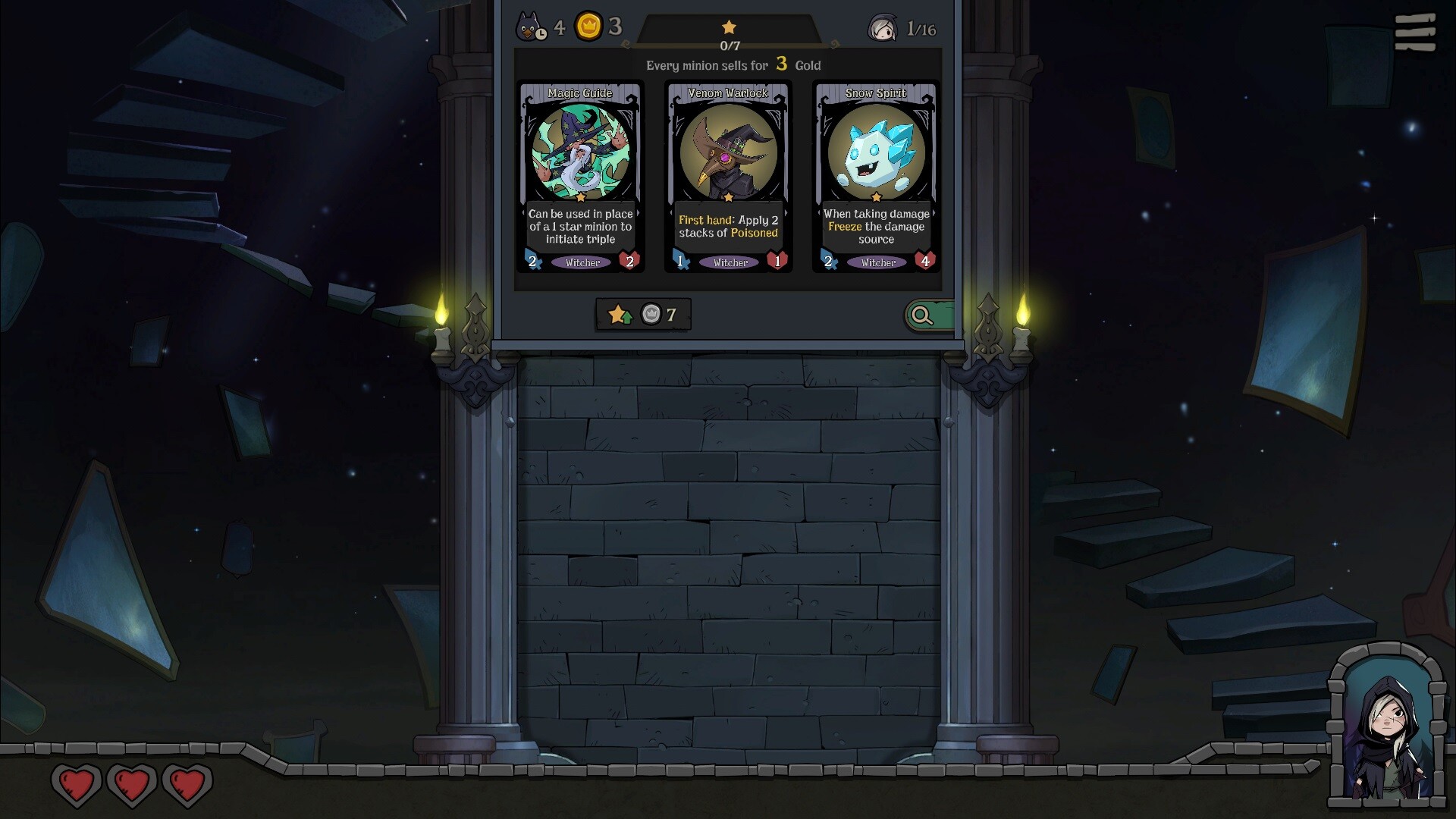Click the hero portrait showing 1/16
Image resolution: width=1456 pixels, height=819 pixels.
click(x=882, y=27)
